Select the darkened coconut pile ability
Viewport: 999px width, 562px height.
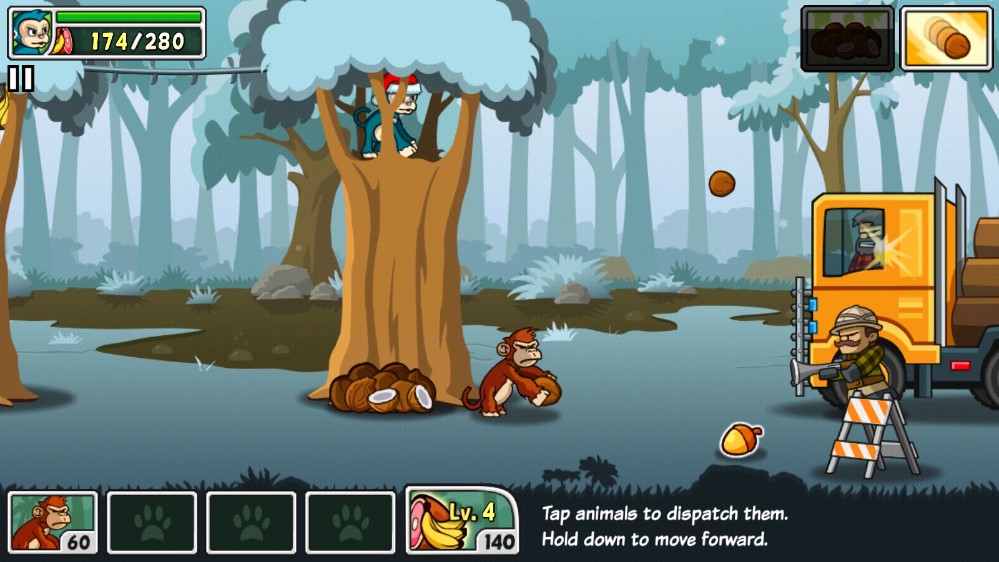(846, 39)
